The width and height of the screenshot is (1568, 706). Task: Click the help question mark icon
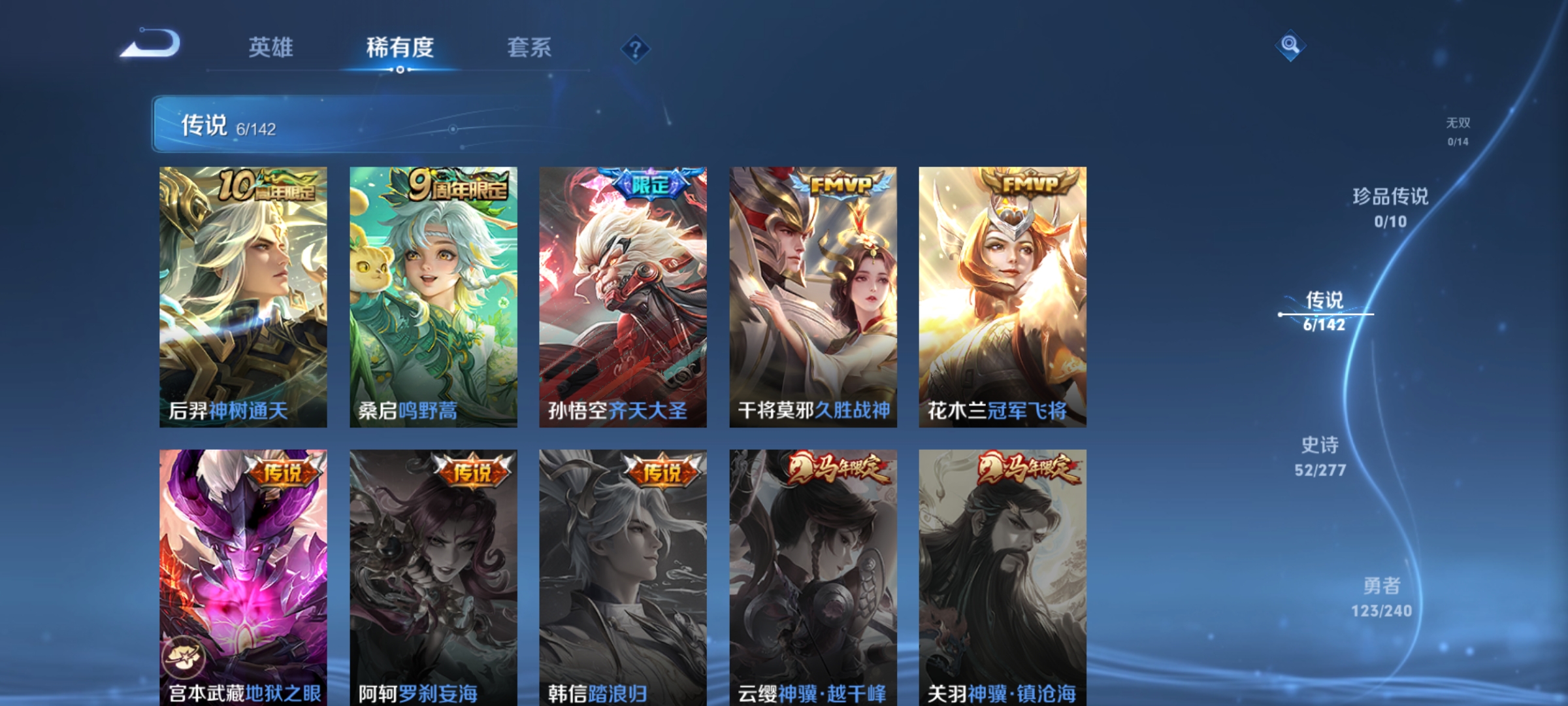pos(634,48)
